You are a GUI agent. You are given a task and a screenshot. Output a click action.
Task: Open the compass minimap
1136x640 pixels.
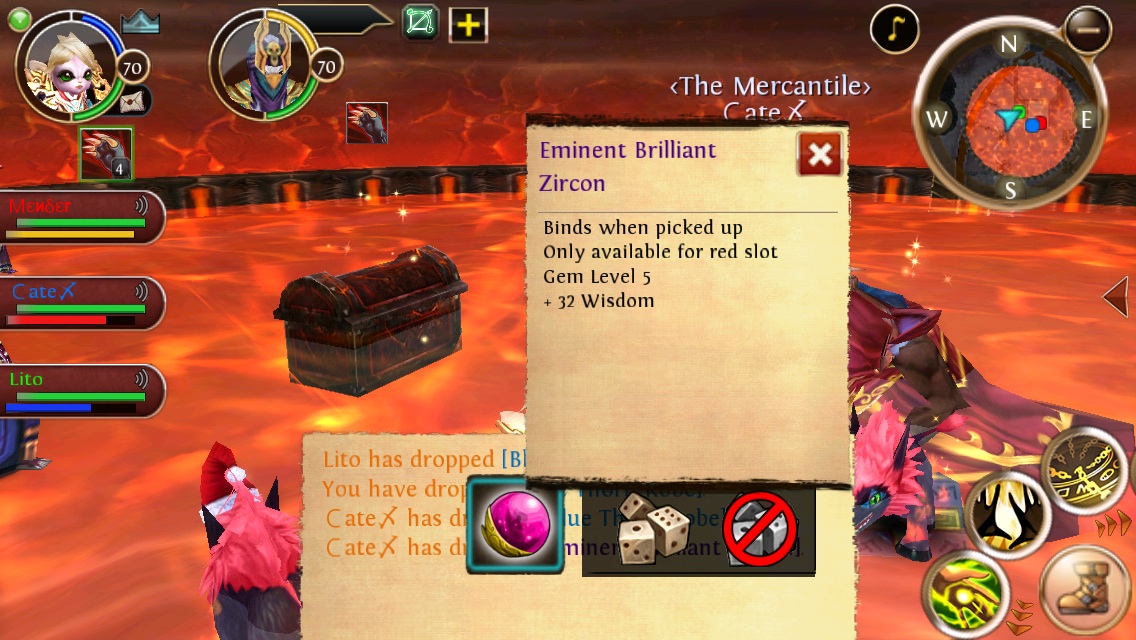(x=1008, y=120)
